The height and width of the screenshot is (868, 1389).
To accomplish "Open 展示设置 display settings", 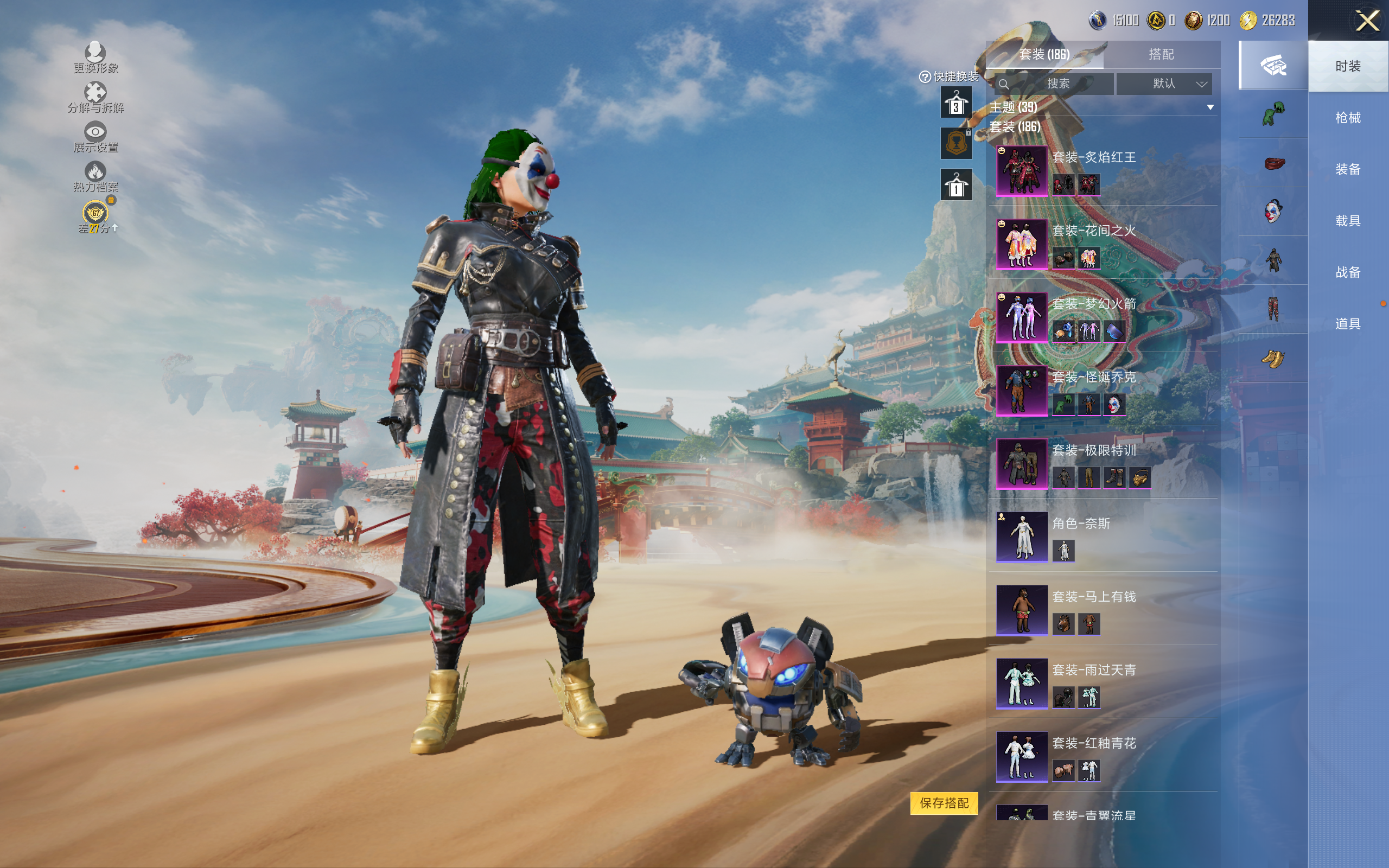I will tap(95, 137).
